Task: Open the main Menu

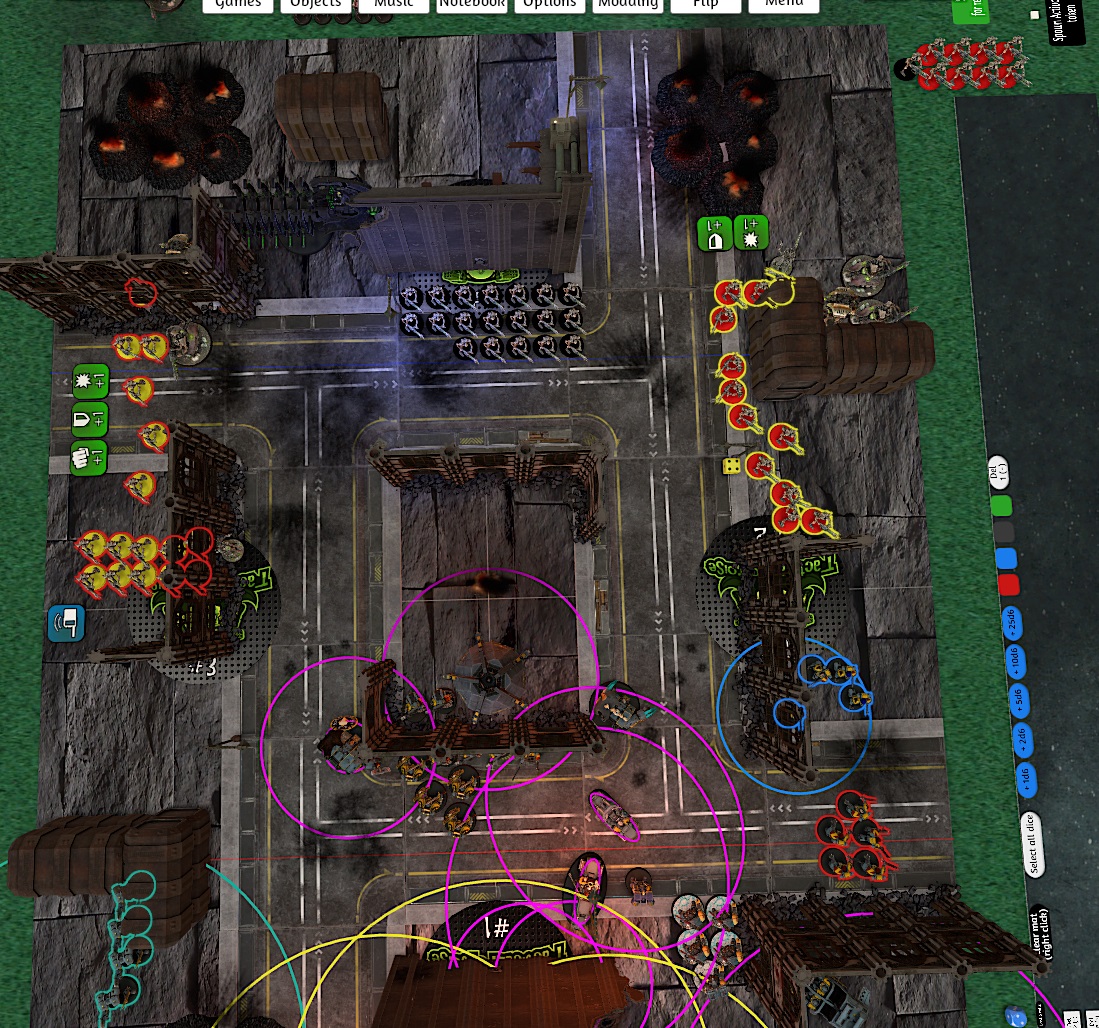Action: 784,5
